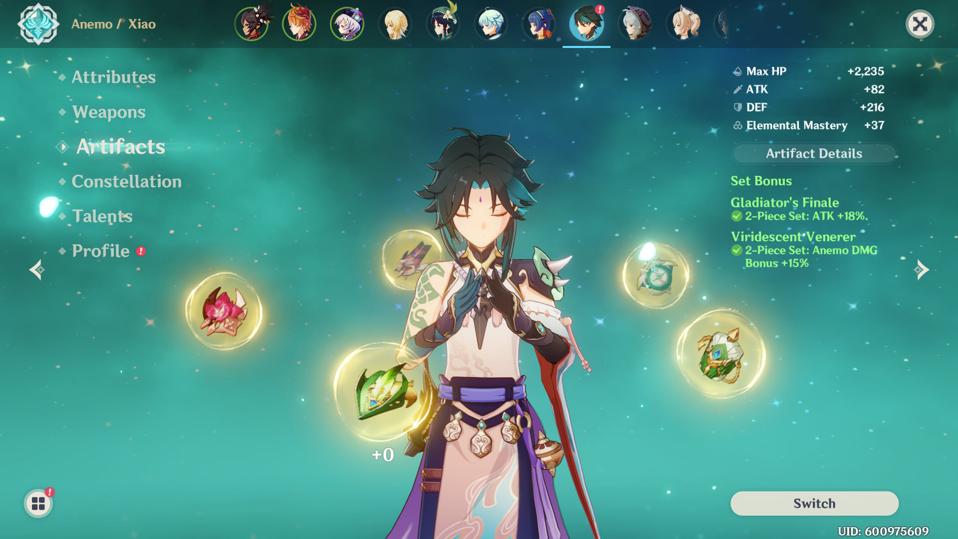Open the Paimon menu emblem
Viewport: 958px width, 539px height.
coord(38,24)
